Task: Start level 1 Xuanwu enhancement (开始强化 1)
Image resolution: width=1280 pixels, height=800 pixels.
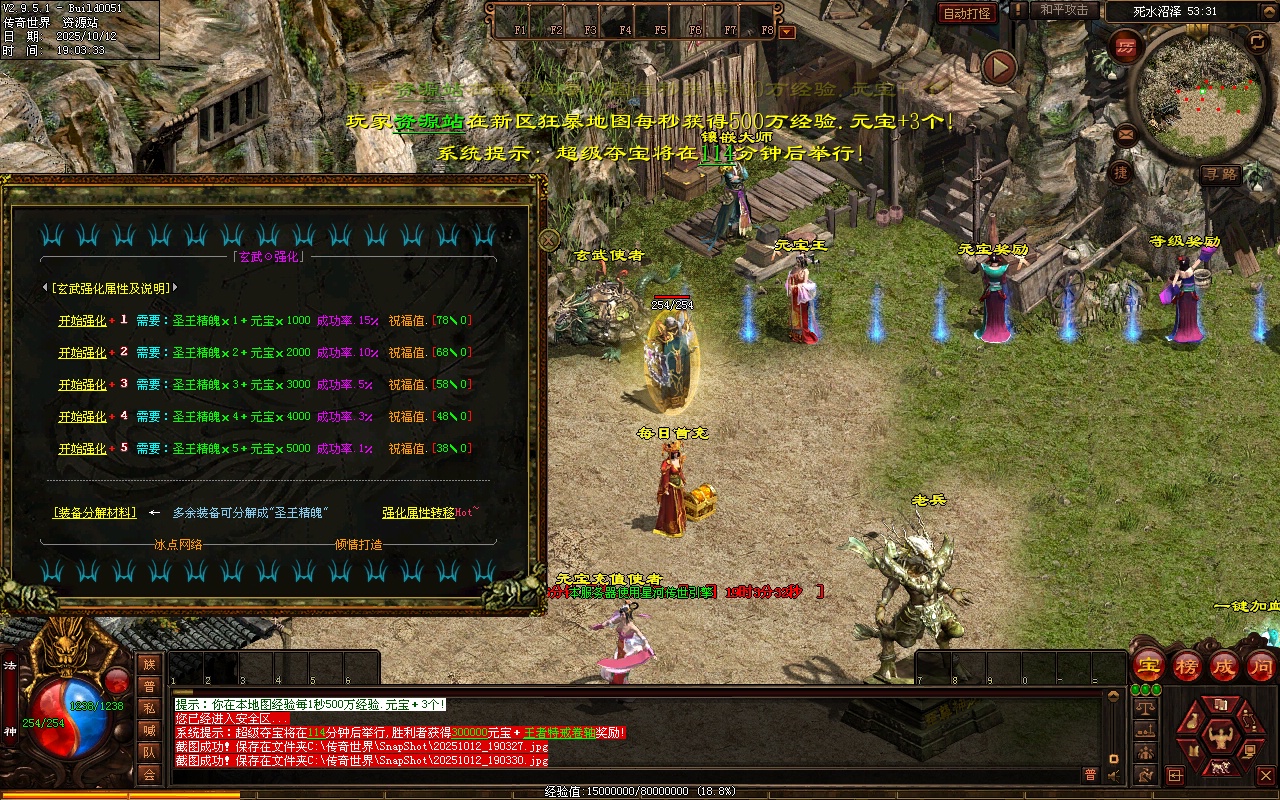Action: (82, 321)
